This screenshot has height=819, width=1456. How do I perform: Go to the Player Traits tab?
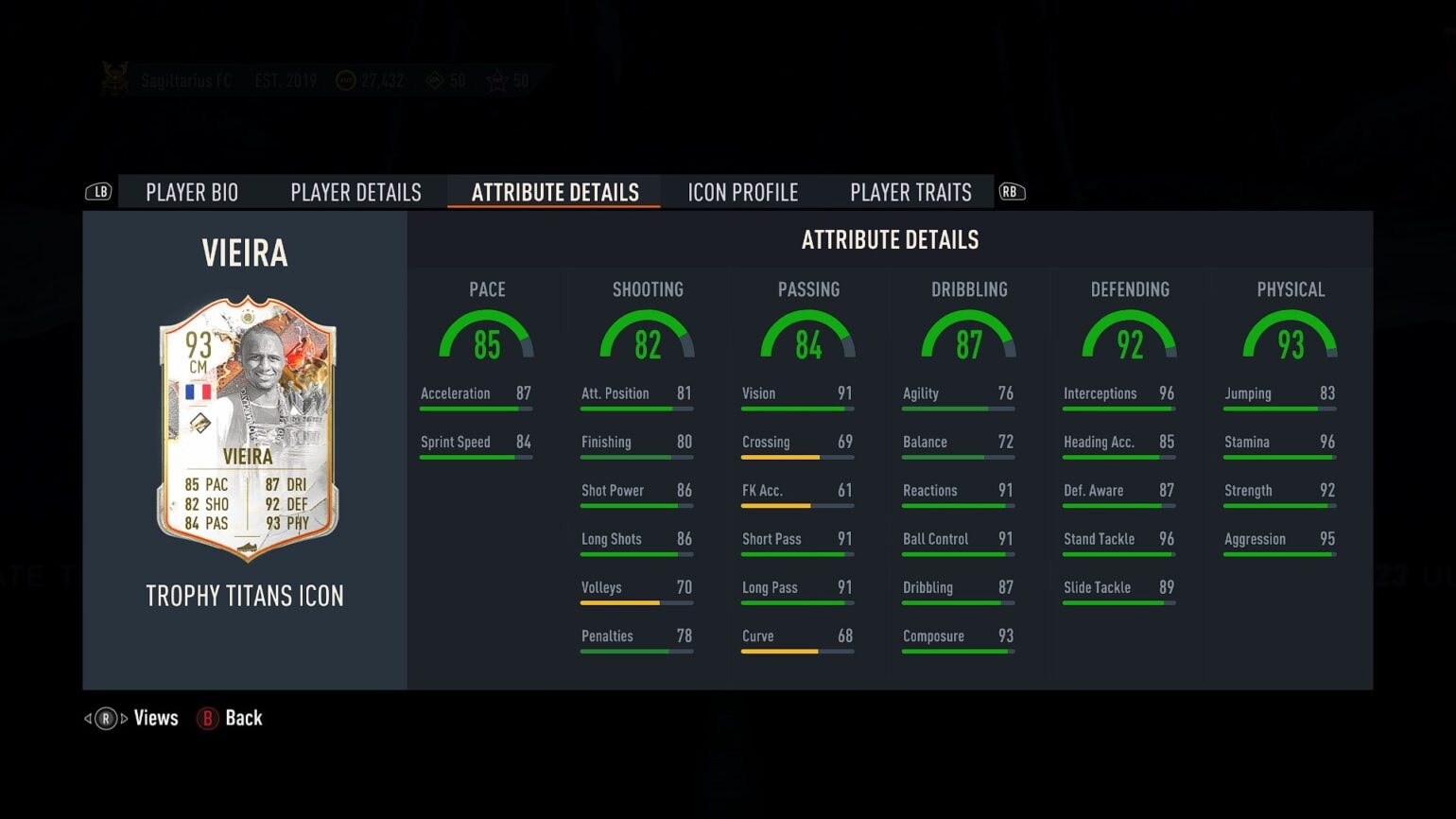pyautogui.click(x=910, y=192)
